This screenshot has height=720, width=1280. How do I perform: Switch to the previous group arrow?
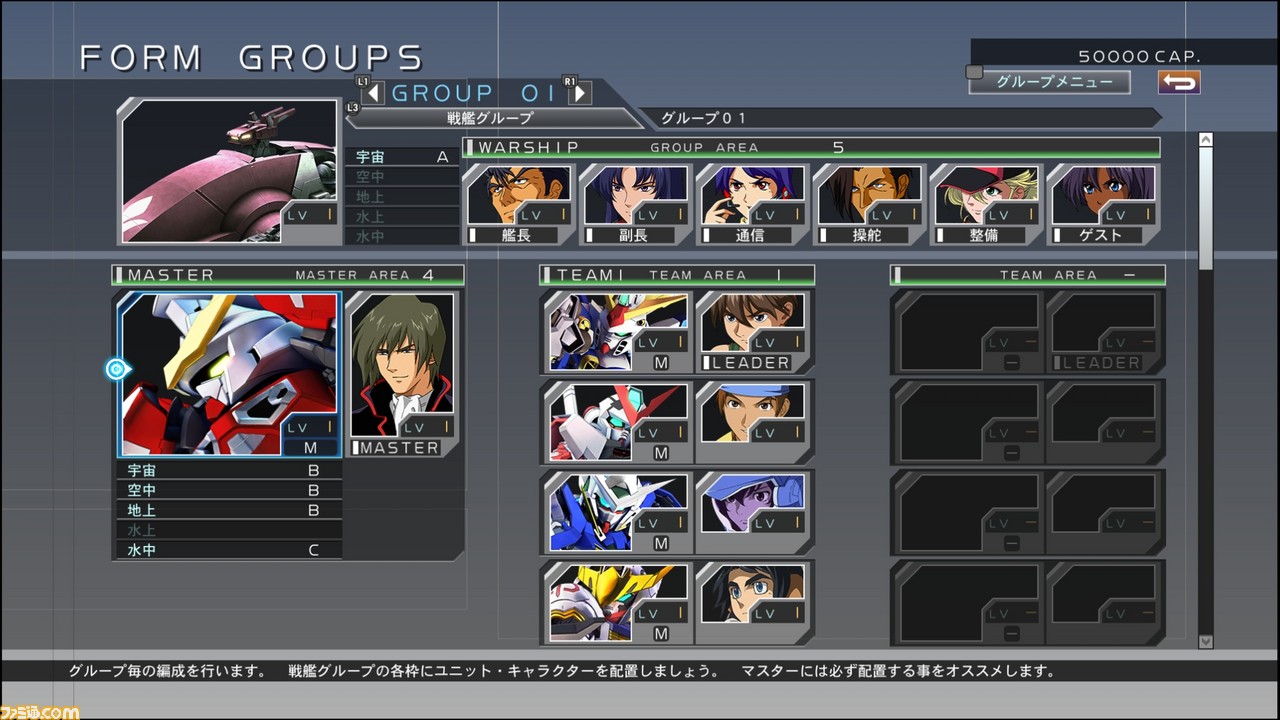click(373, 93)
